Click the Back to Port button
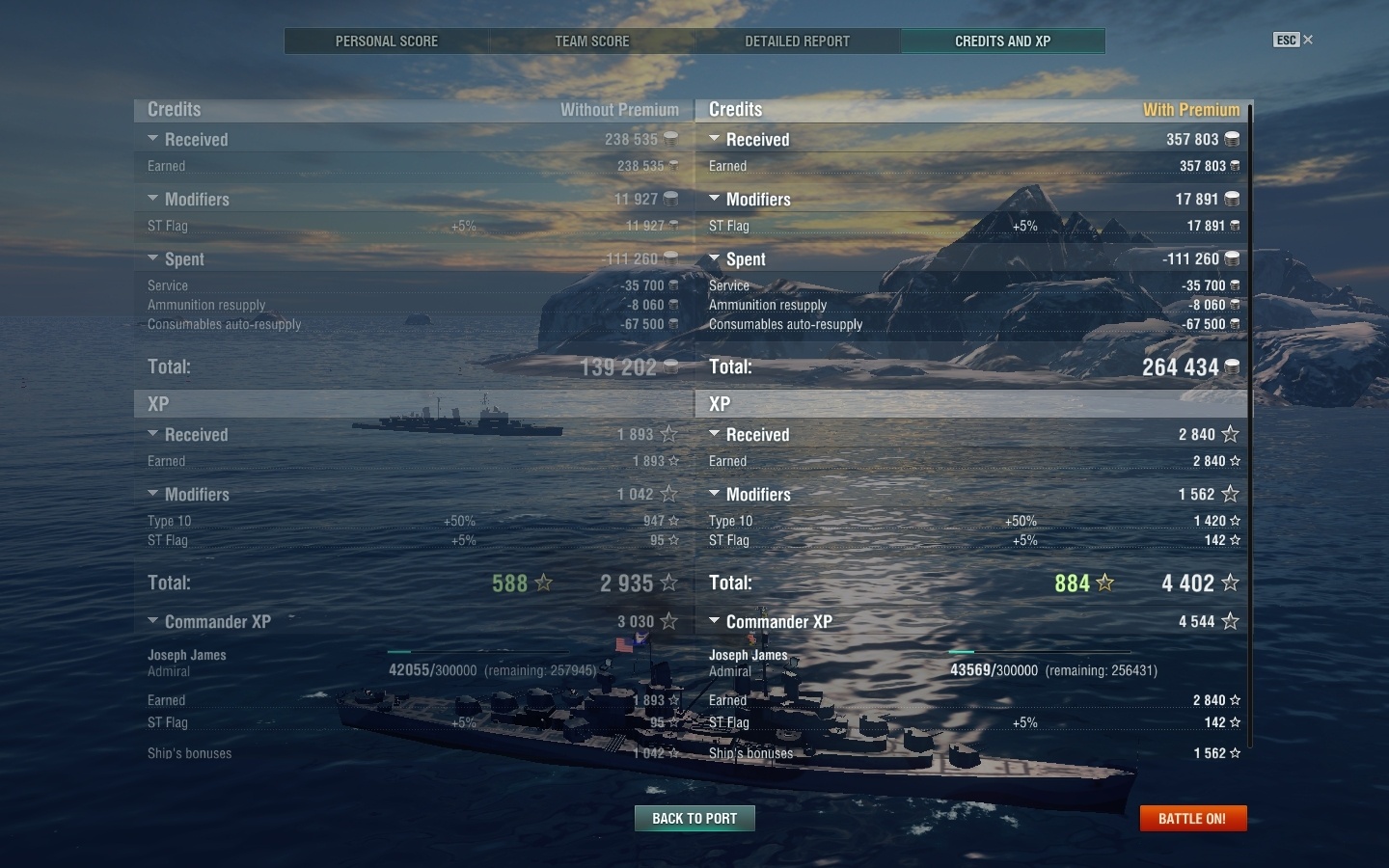This screenshot has height=868, width=1389. coord(694,819)
